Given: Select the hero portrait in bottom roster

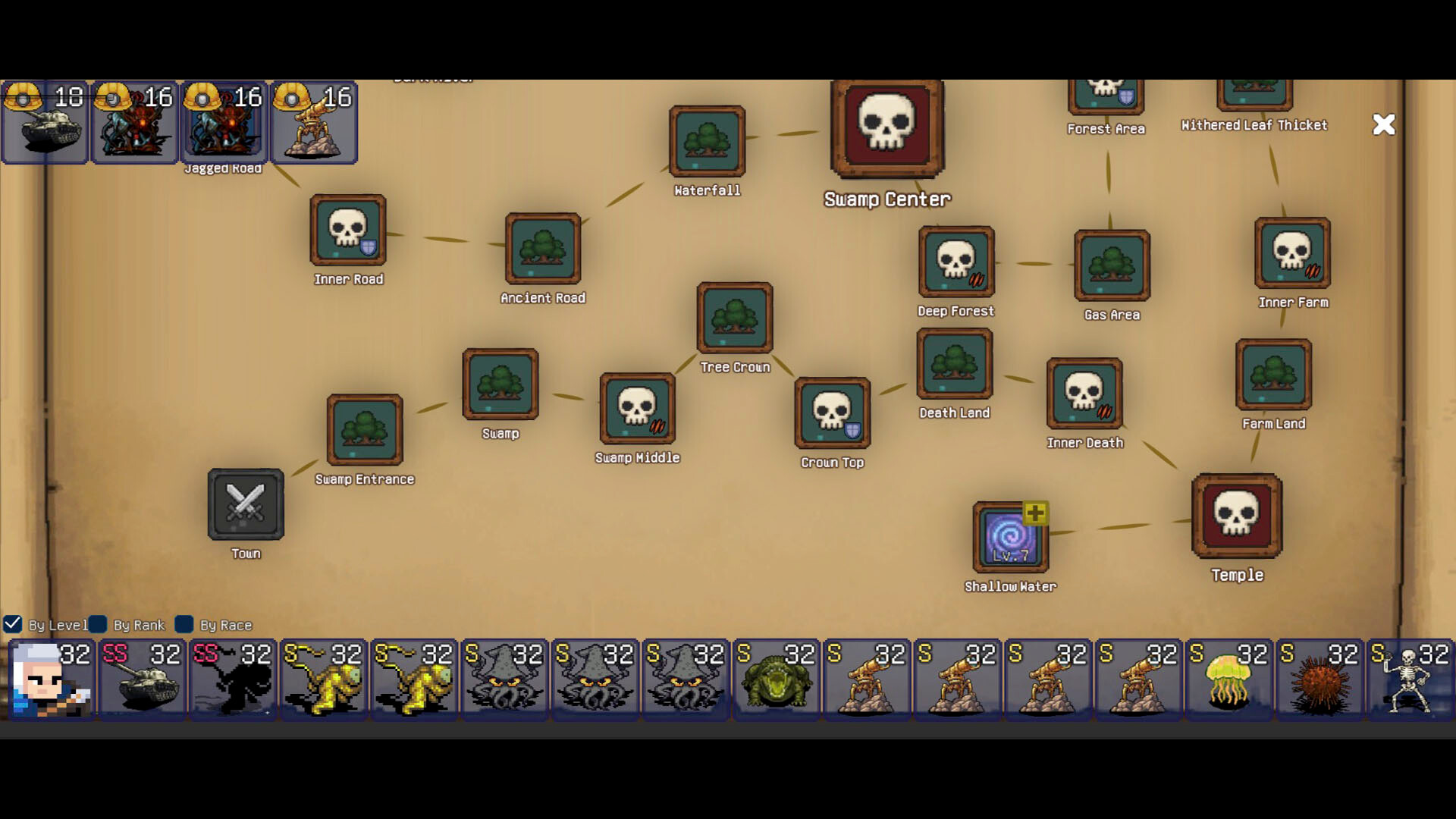Looking at the screenshot, I should [50, 679].
